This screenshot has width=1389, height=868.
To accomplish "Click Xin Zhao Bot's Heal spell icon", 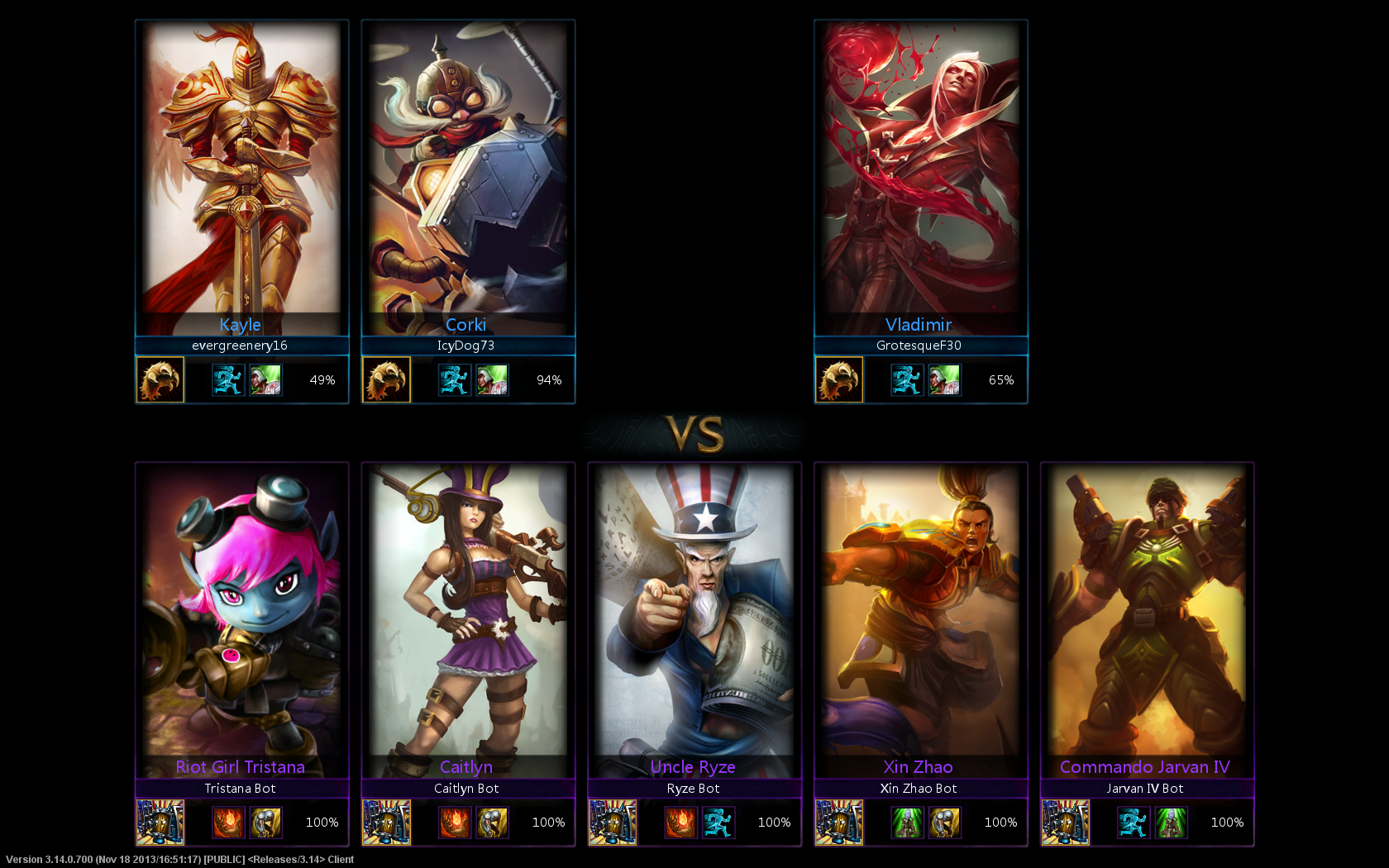I will point(907,823).
